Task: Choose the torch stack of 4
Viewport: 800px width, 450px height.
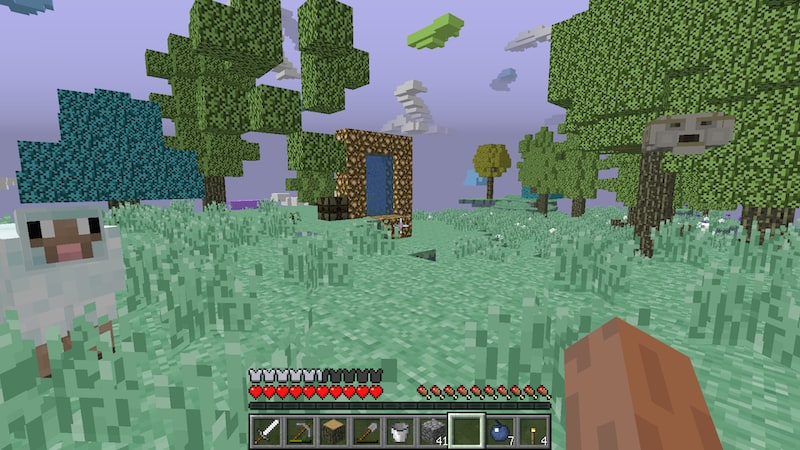Action: [x=532, y=431]
